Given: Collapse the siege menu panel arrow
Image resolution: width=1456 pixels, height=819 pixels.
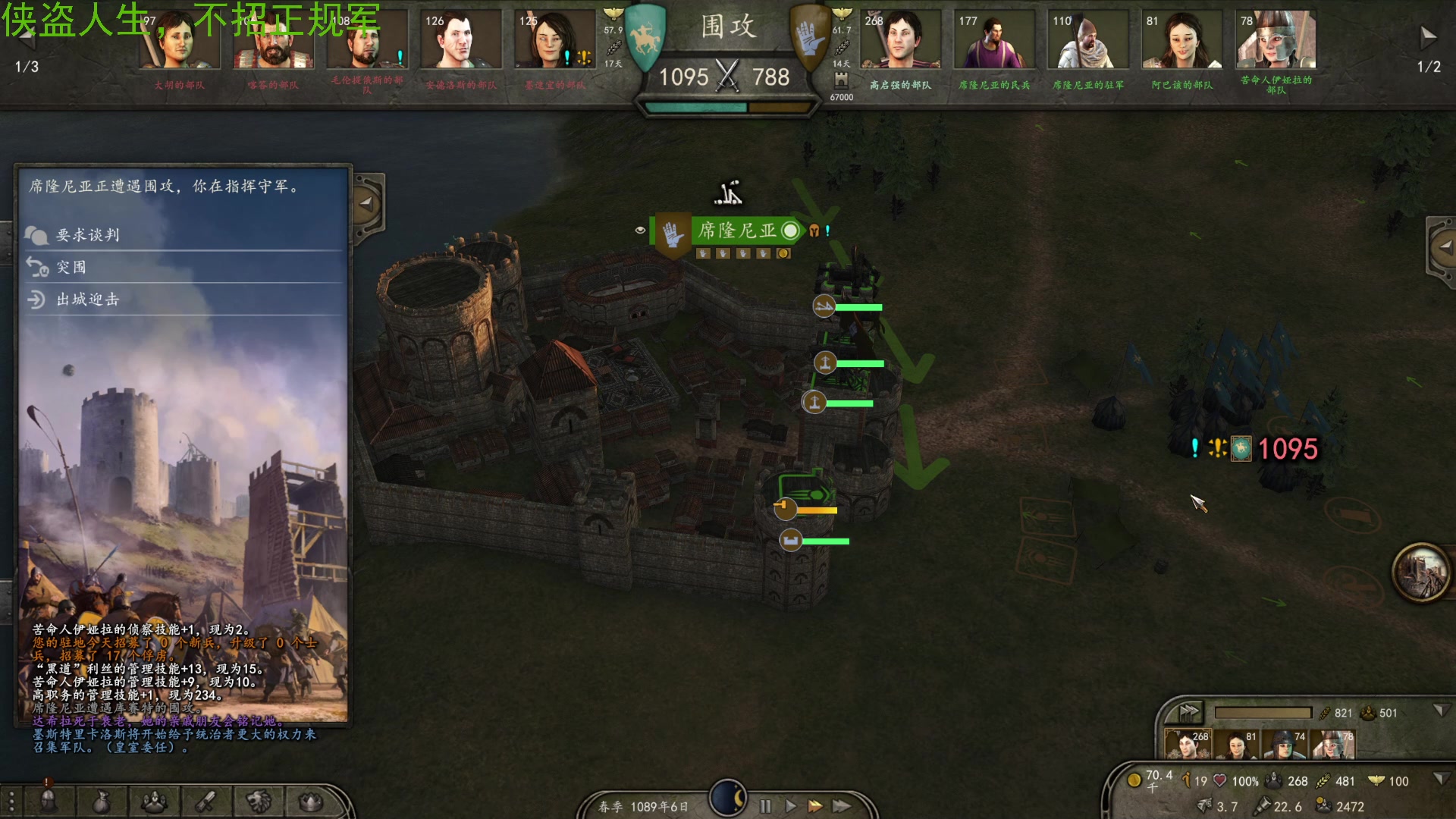Looking at the screenshot, I should [367, 203].
